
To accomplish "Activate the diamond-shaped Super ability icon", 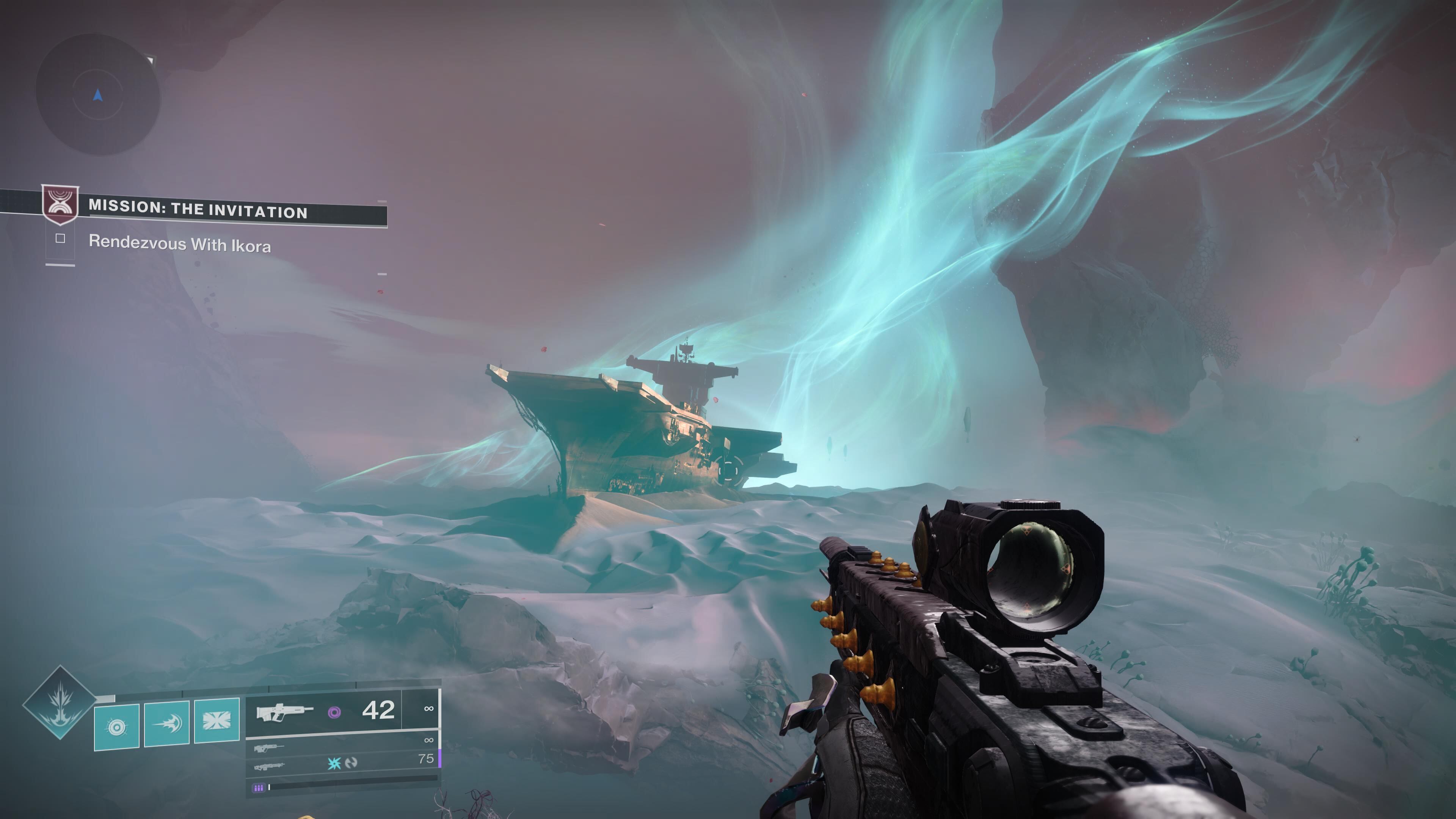I will click(60, 703).
